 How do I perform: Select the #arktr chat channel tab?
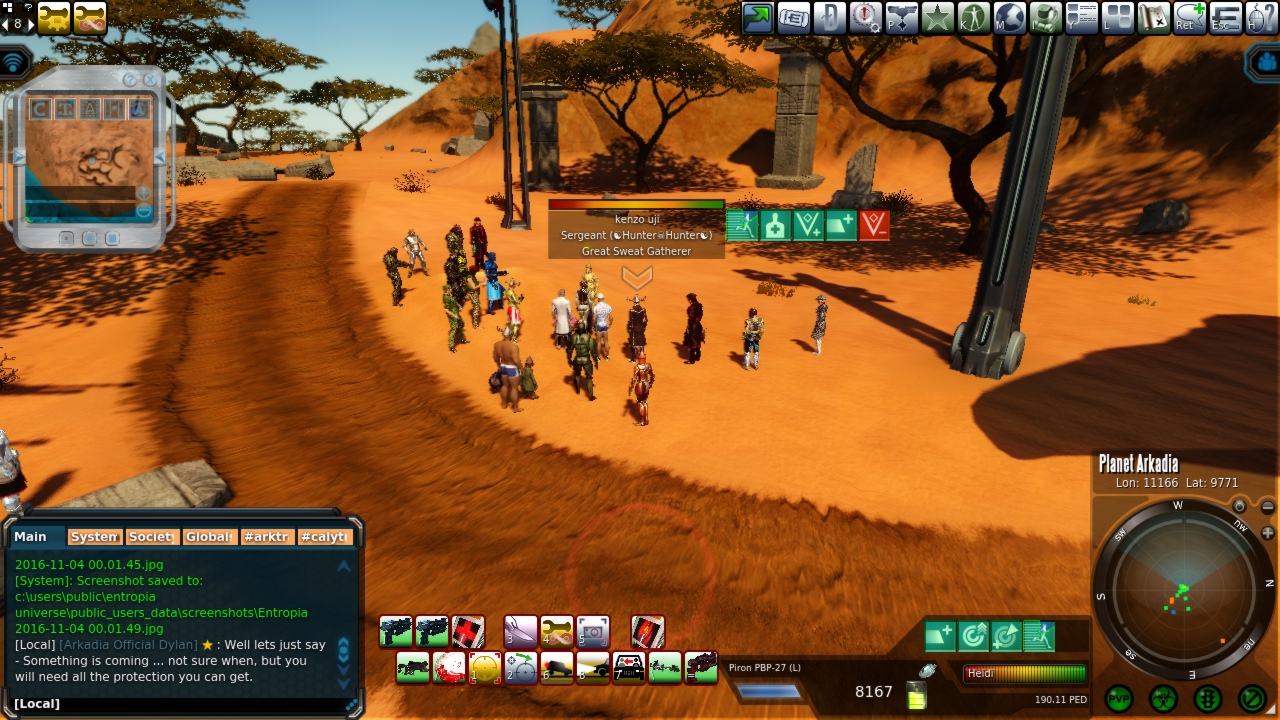(267, 537)
